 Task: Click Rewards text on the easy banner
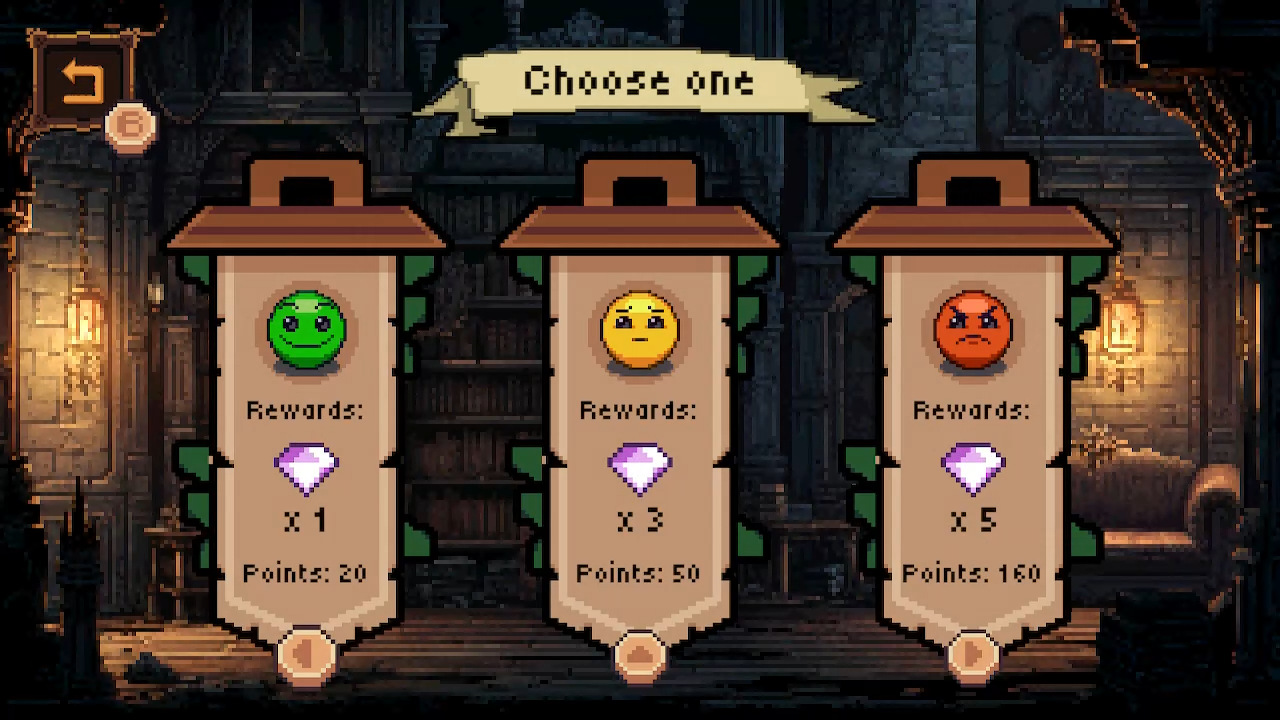point(307,409)
